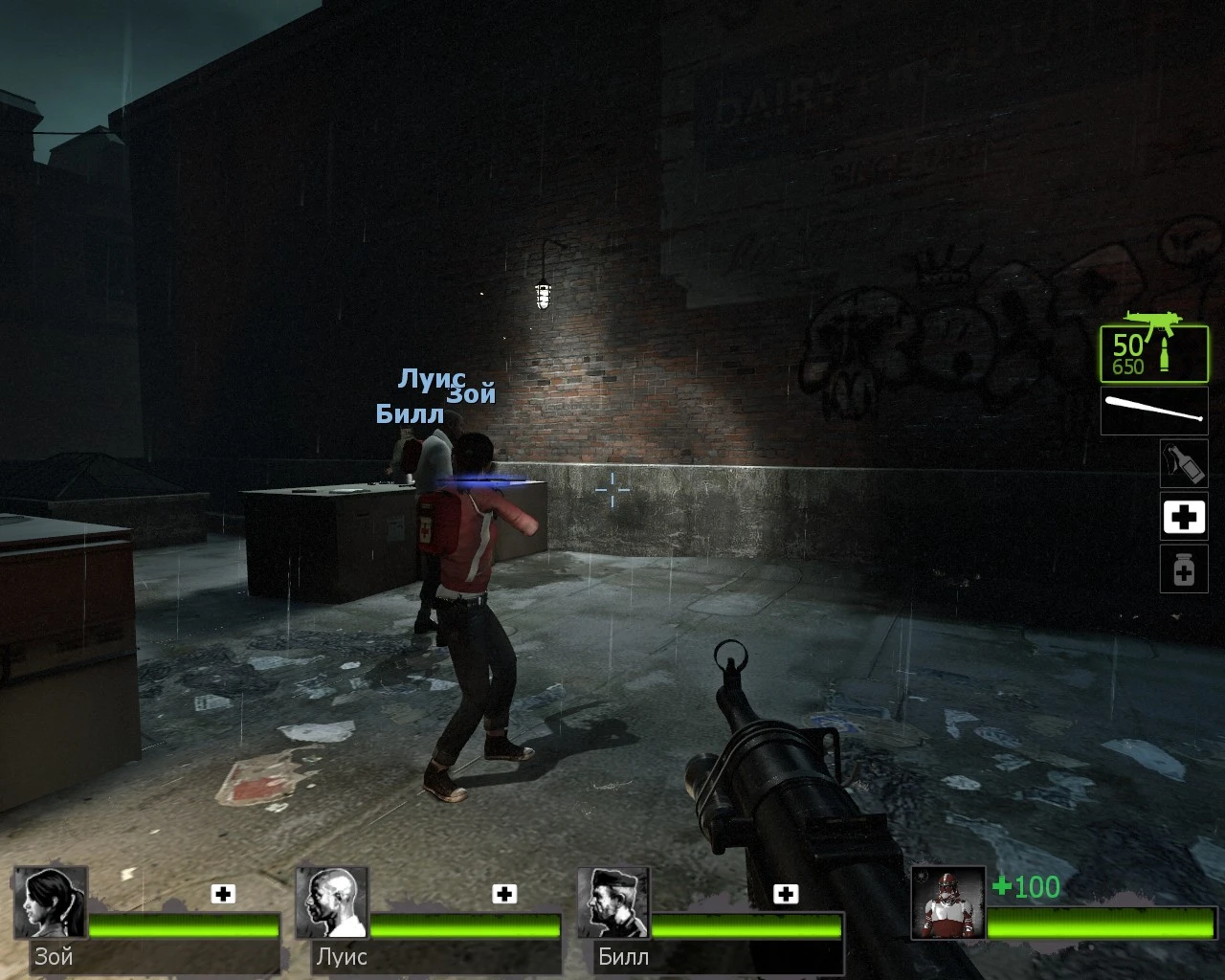
Task: Select the pain pills slot
Action: click(x=1183, y=568)
